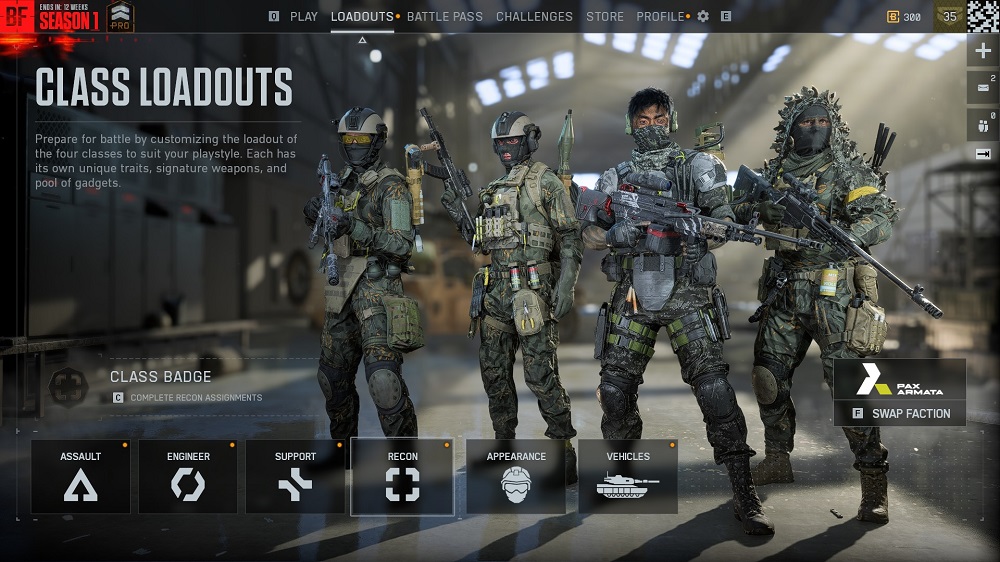Switch to the Battle Pass tab
The height and width of the screenshot is (562, 1000).
point(444,16)
